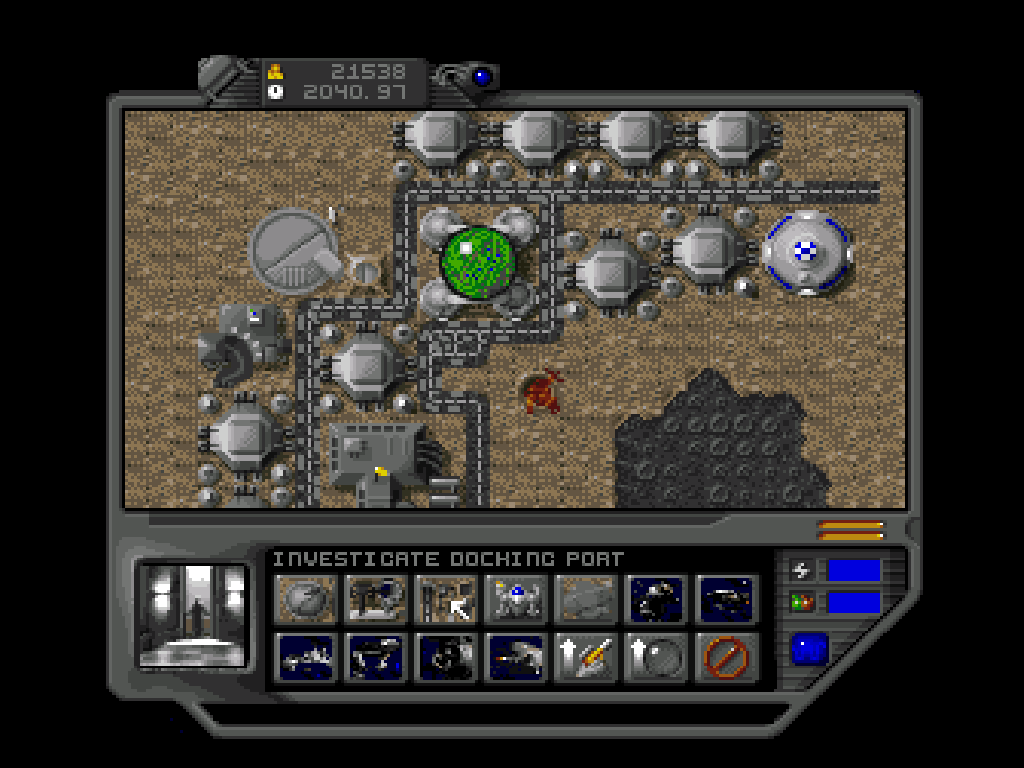Viewport: 1024px width, 768px height.
Task: Click the blue square button on the right panel
Action: [x=809, y=650]
